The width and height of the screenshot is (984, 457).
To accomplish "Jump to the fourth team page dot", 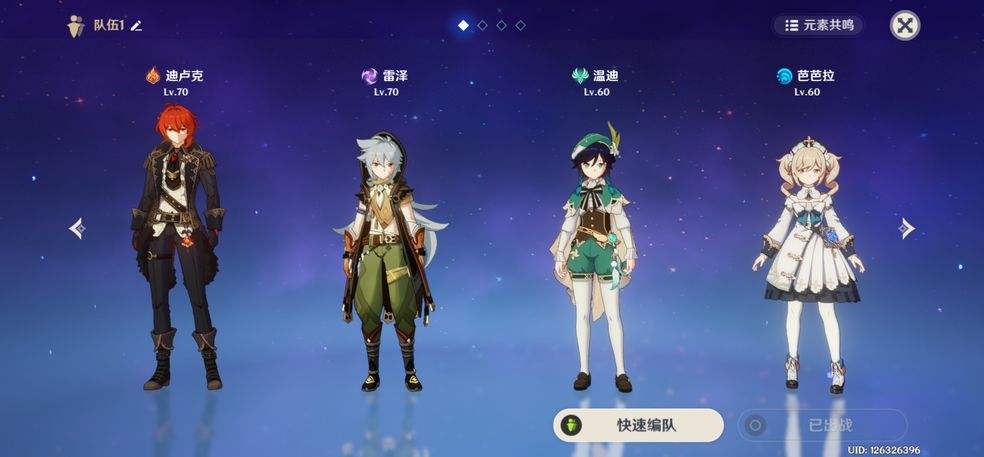I will [520, 26].
